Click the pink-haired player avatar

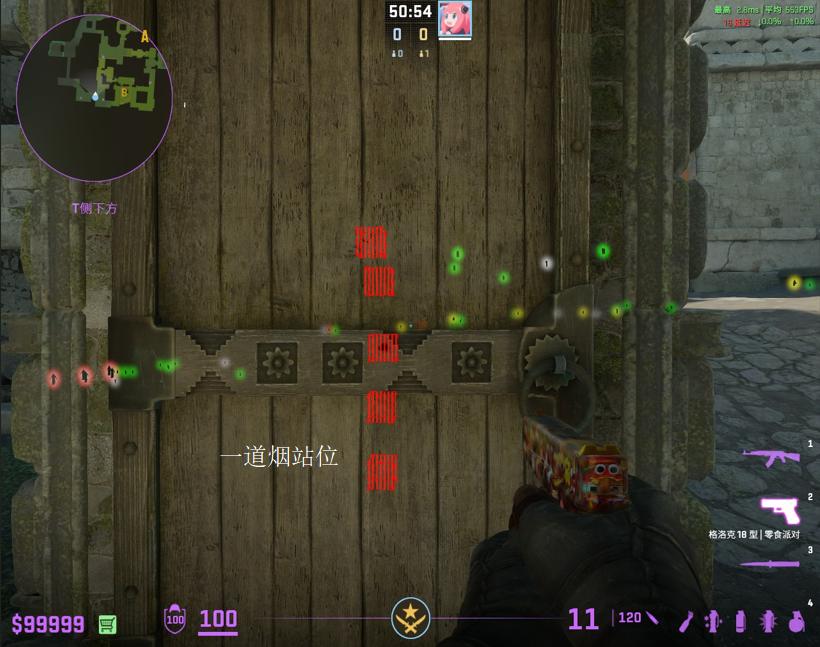(x=455, y=19)
